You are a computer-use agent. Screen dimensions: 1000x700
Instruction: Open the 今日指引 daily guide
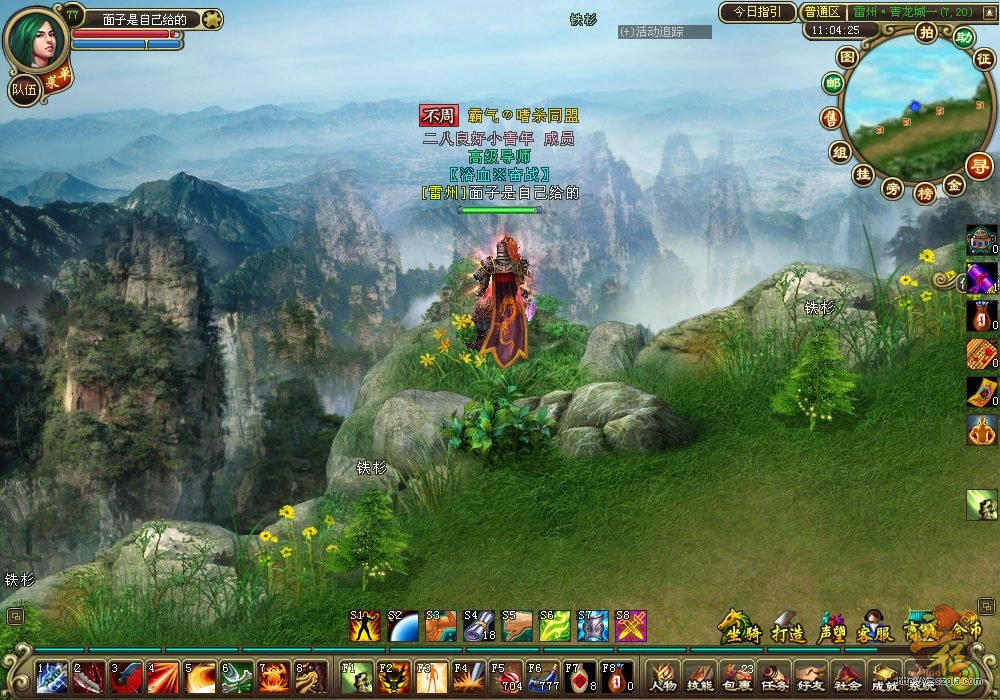click(x=757, y=12)
